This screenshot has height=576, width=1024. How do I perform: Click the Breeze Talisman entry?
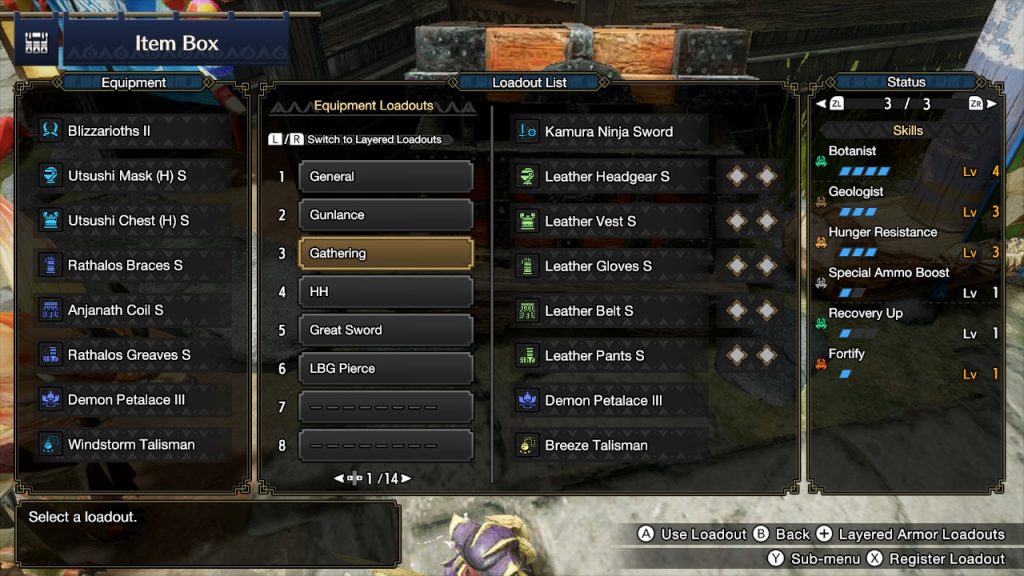click(x=610, y=446)
